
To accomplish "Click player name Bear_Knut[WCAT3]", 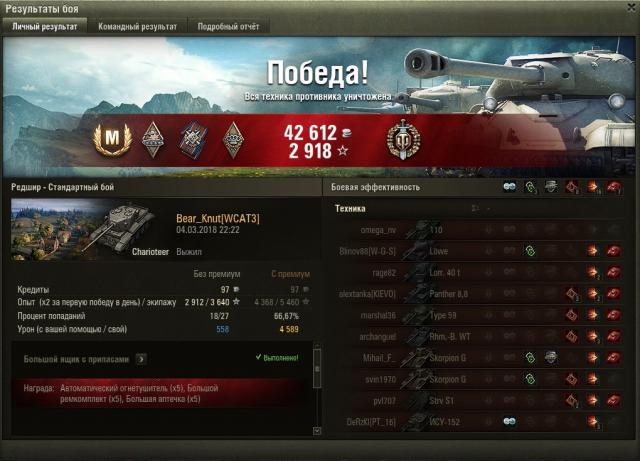I will point(217,218).
